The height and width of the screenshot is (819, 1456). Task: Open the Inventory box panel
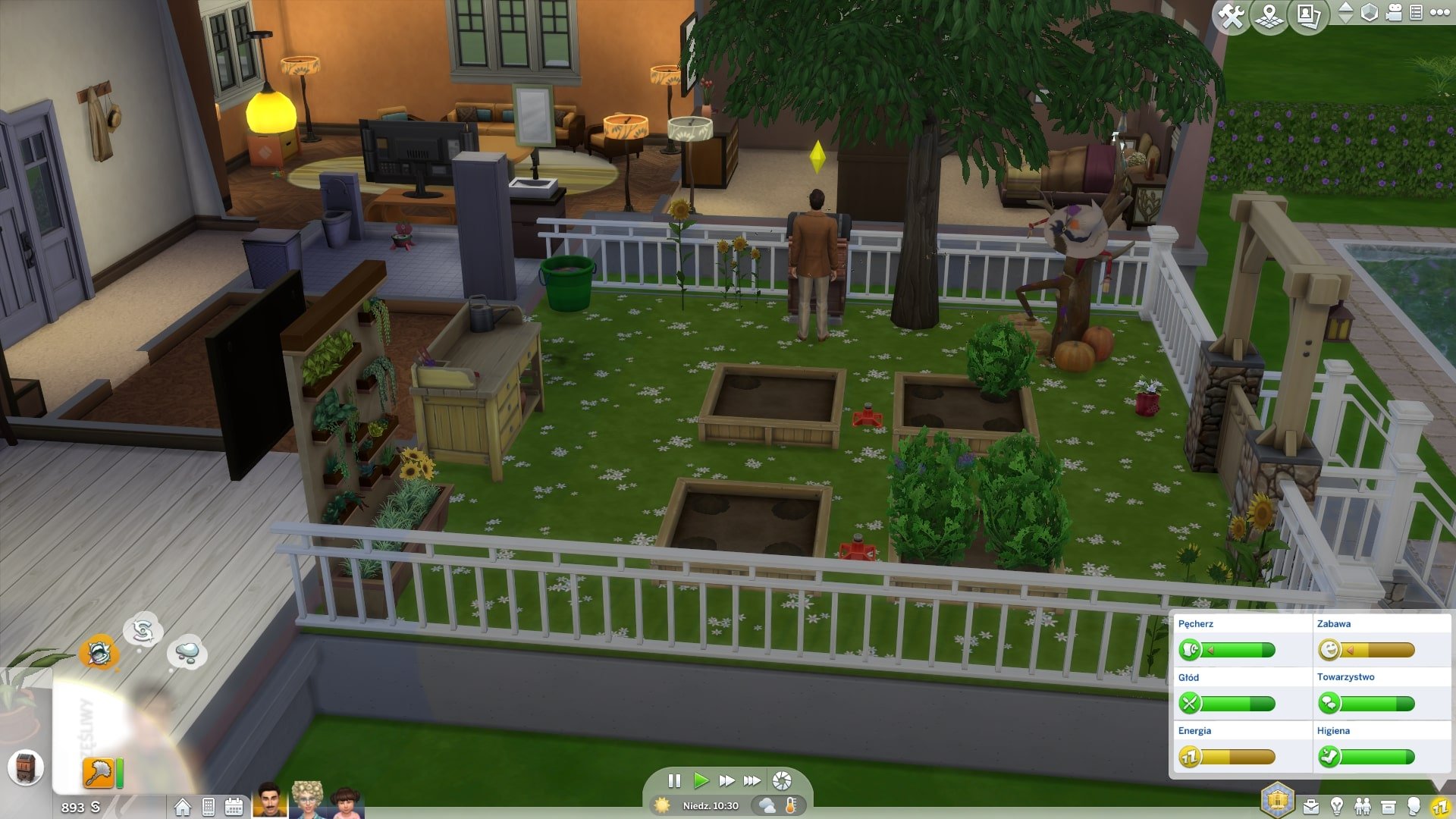point(1389,806)
